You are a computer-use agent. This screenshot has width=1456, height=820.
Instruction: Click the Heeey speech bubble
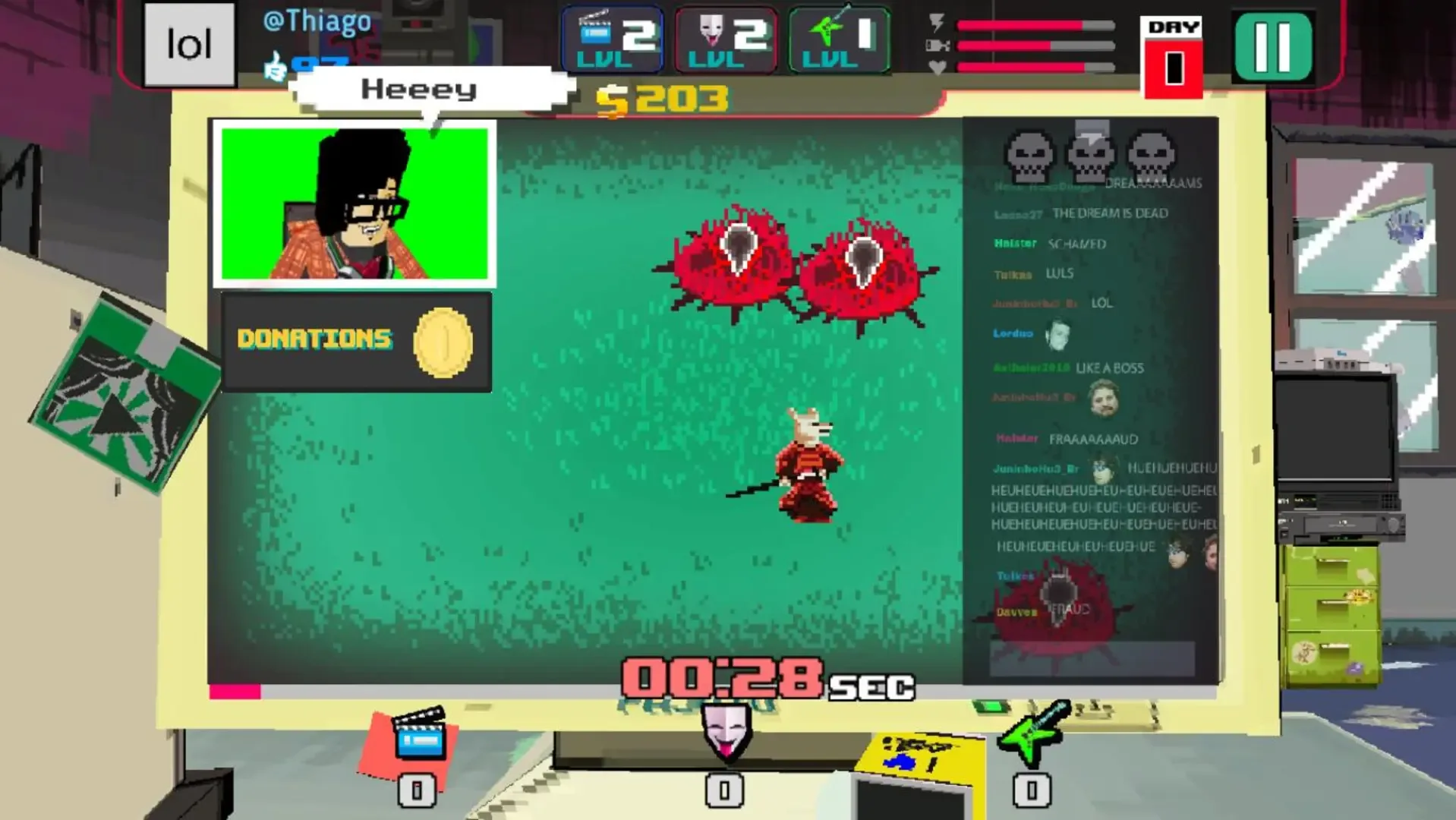click(419, 89)
